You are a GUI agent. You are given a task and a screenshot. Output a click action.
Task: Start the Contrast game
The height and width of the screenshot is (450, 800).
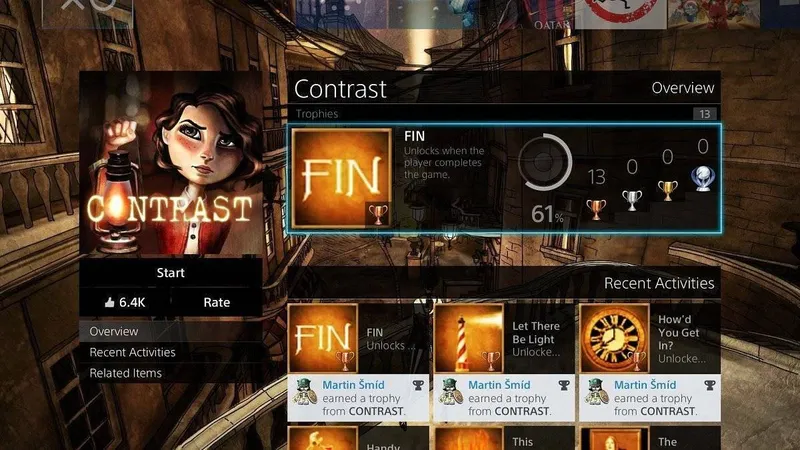click(x=171, y=273)
